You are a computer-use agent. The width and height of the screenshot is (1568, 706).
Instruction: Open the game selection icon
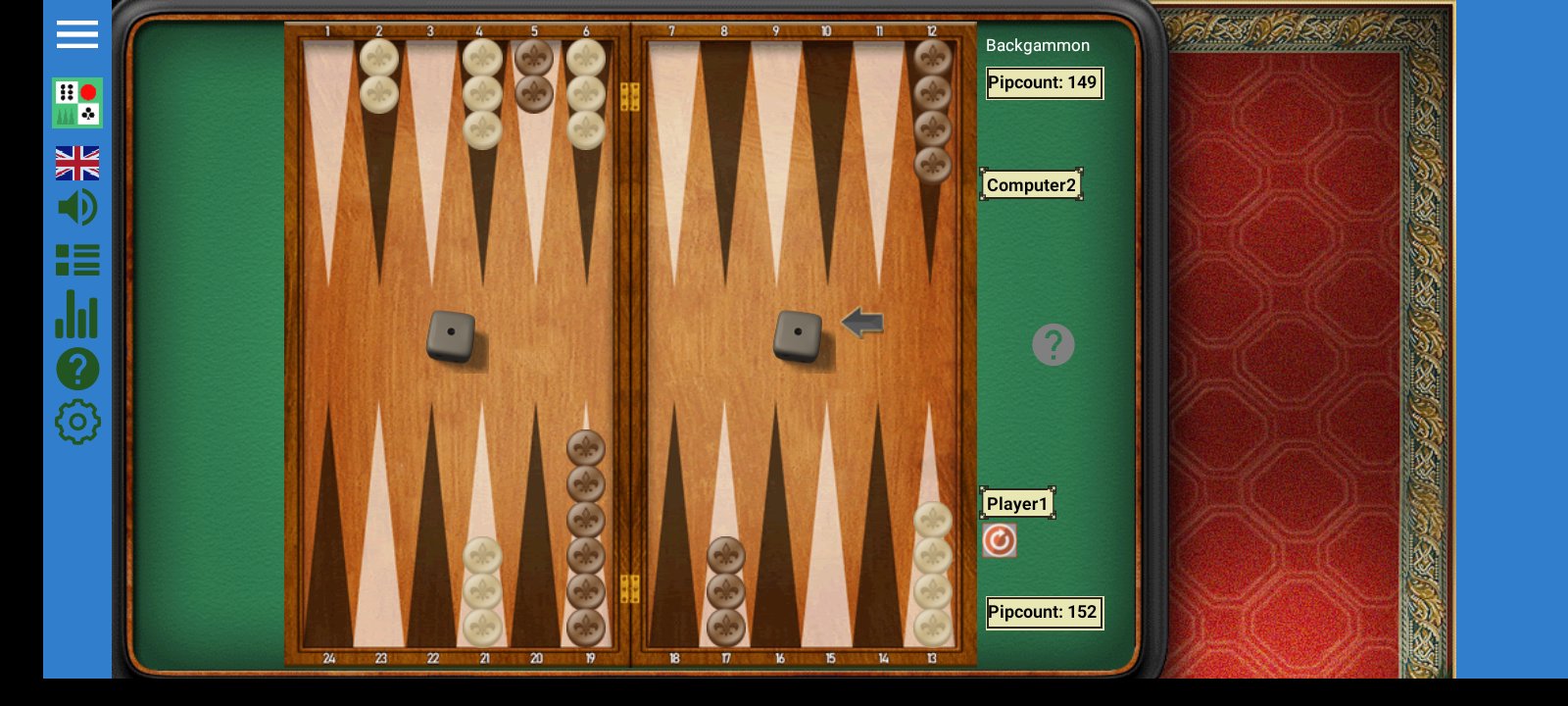75,103
